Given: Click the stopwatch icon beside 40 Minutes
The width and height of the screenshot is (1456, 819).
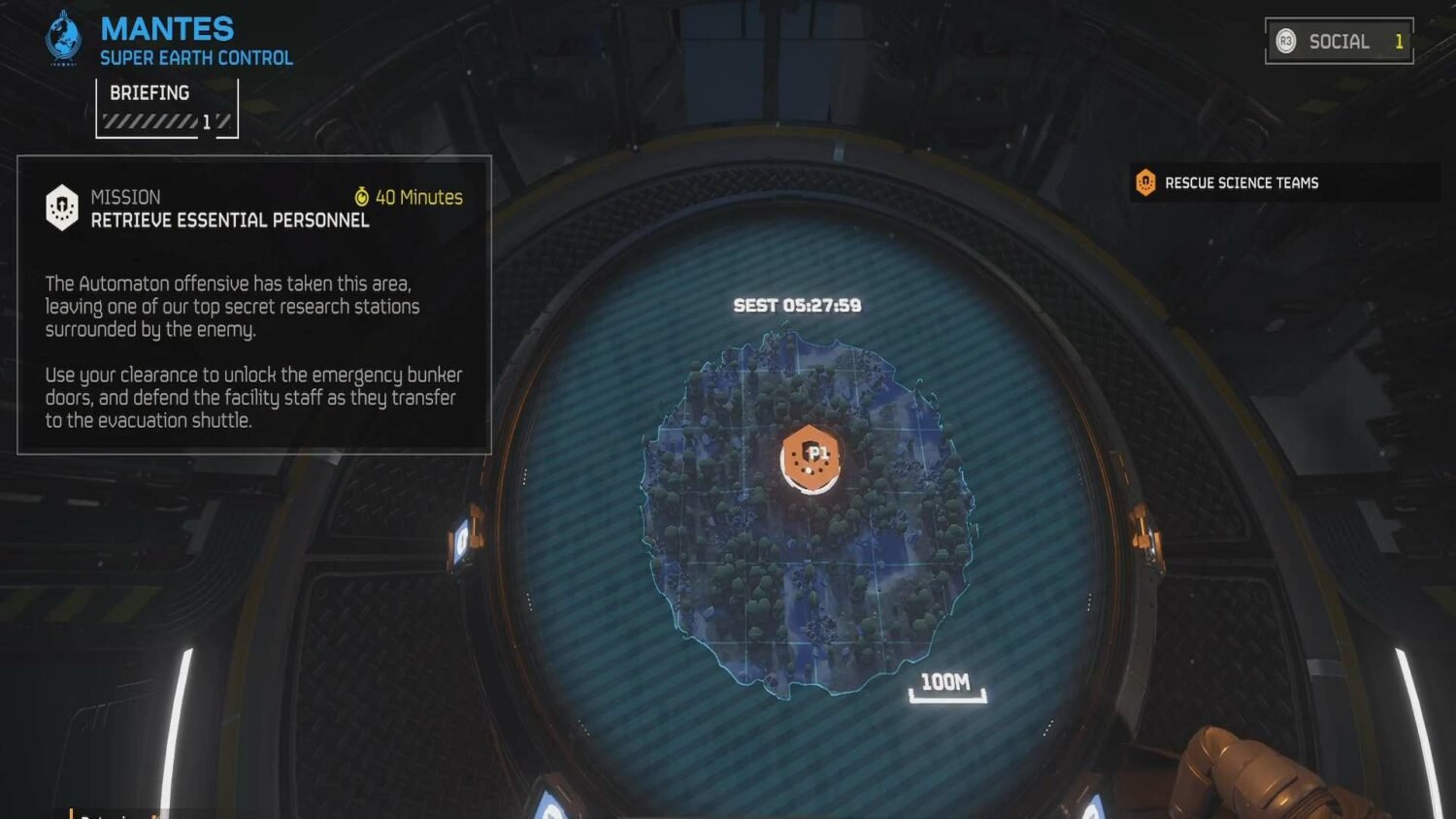Looking at the screenshot, I should click(362, 197).
